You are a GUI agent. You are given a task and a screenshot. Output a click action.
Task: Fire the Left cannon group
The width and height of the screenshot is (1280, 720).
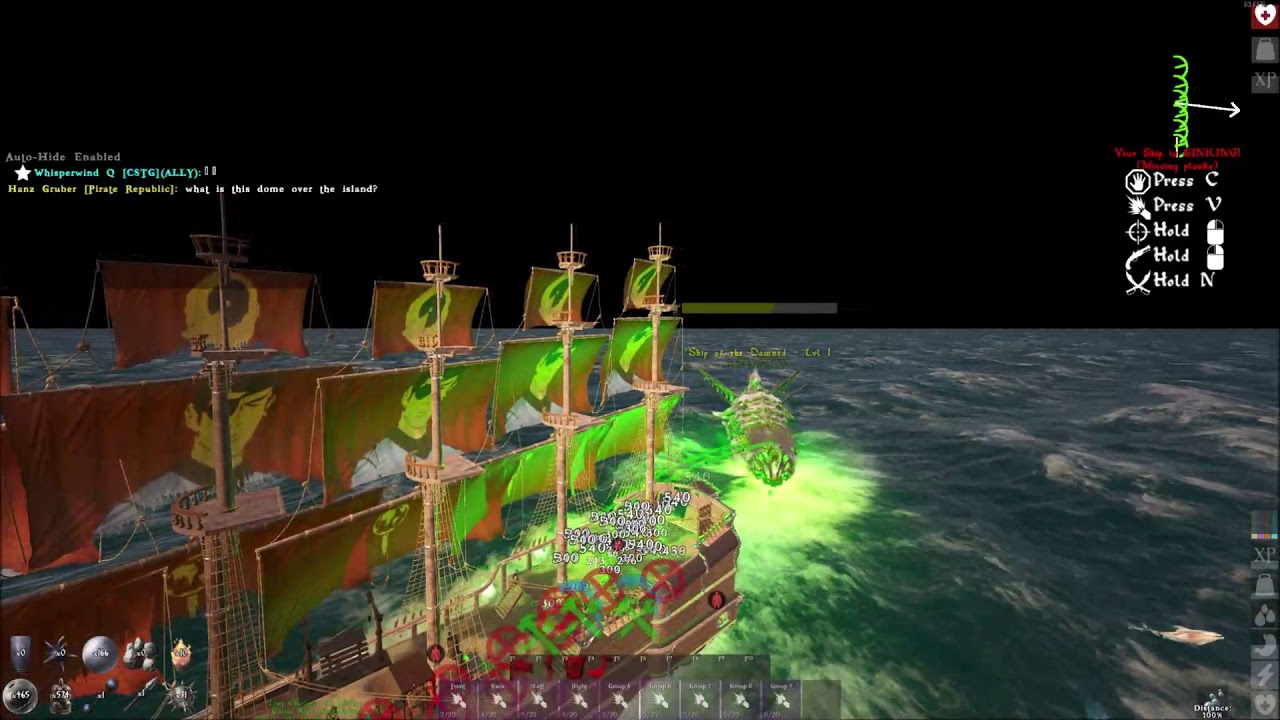pos(538,699)
